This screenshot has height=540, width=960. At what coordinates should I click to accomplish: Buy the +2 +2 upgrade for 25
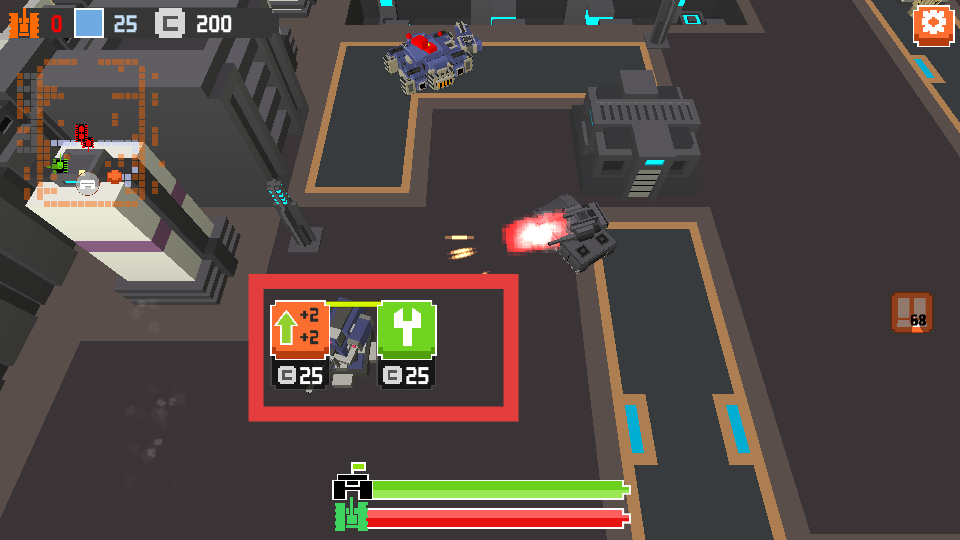coord(300,330)
